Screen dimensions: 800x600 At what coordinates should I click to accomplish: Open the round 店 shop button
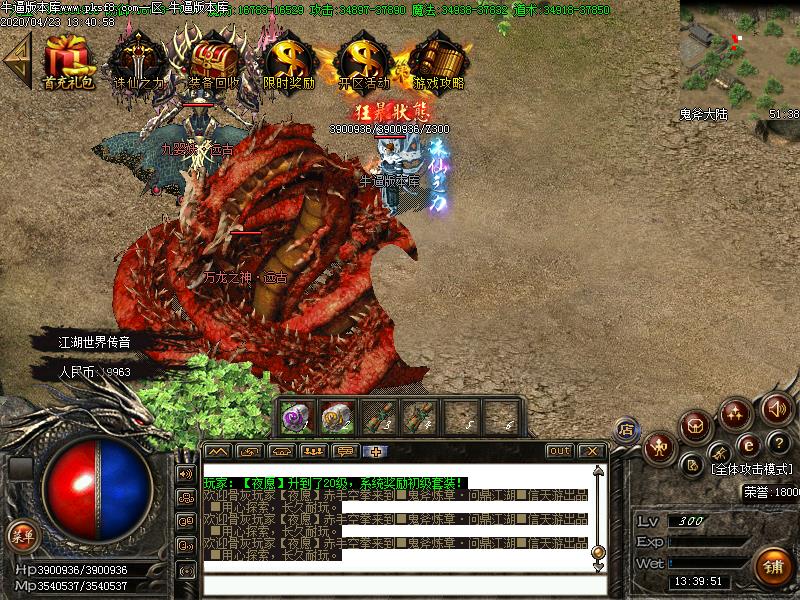(627, 430)
